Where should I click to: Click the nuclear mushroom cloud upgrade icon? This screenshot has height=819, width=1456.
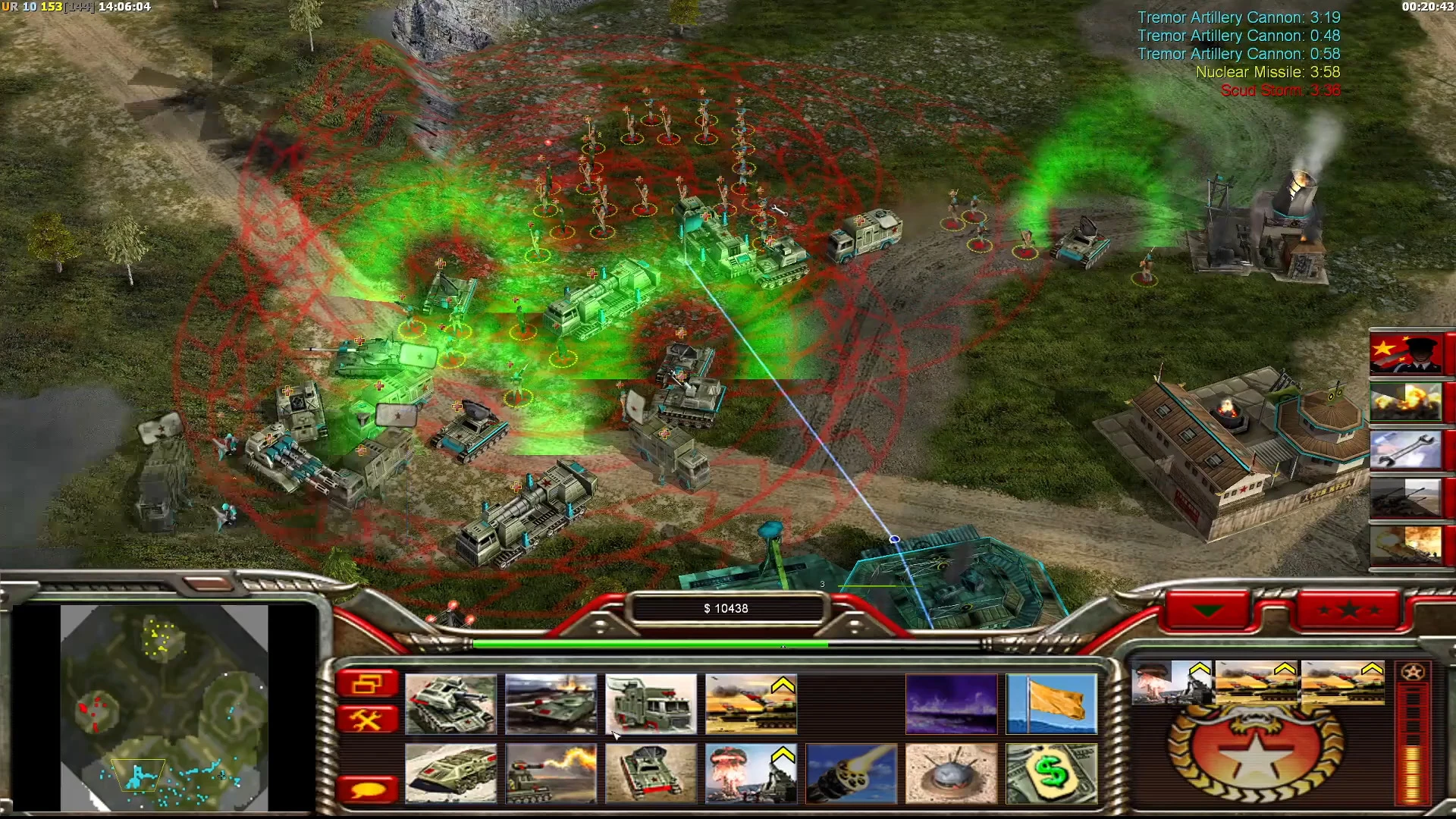[x=749, y=773]
